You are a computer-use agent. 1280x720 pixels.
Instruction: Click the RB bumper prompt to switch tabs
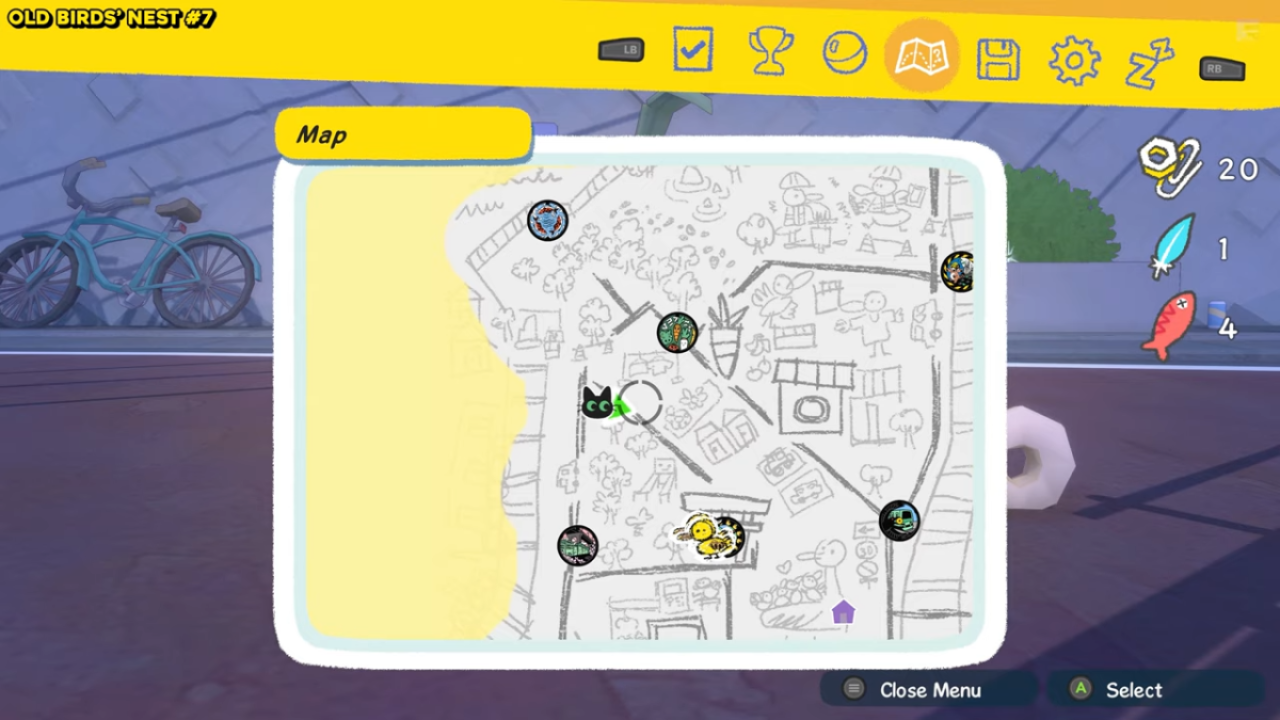tap(1220, 69)
